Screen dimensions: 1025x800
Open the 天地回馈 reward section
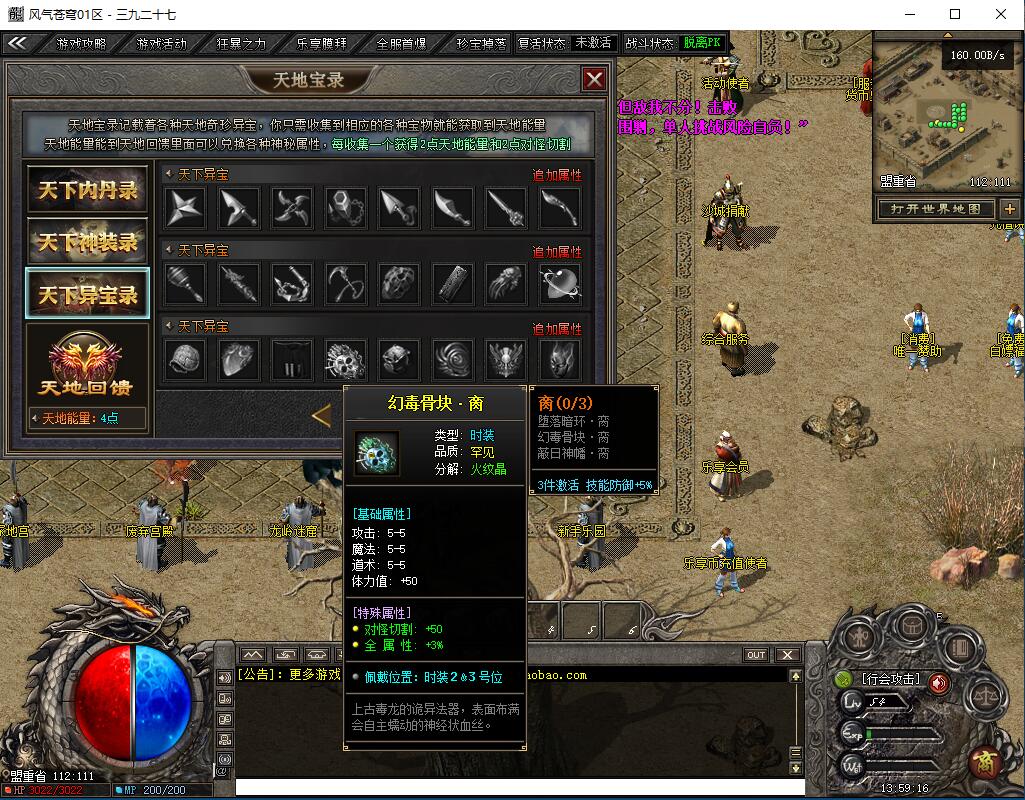[x=87, y=366]
